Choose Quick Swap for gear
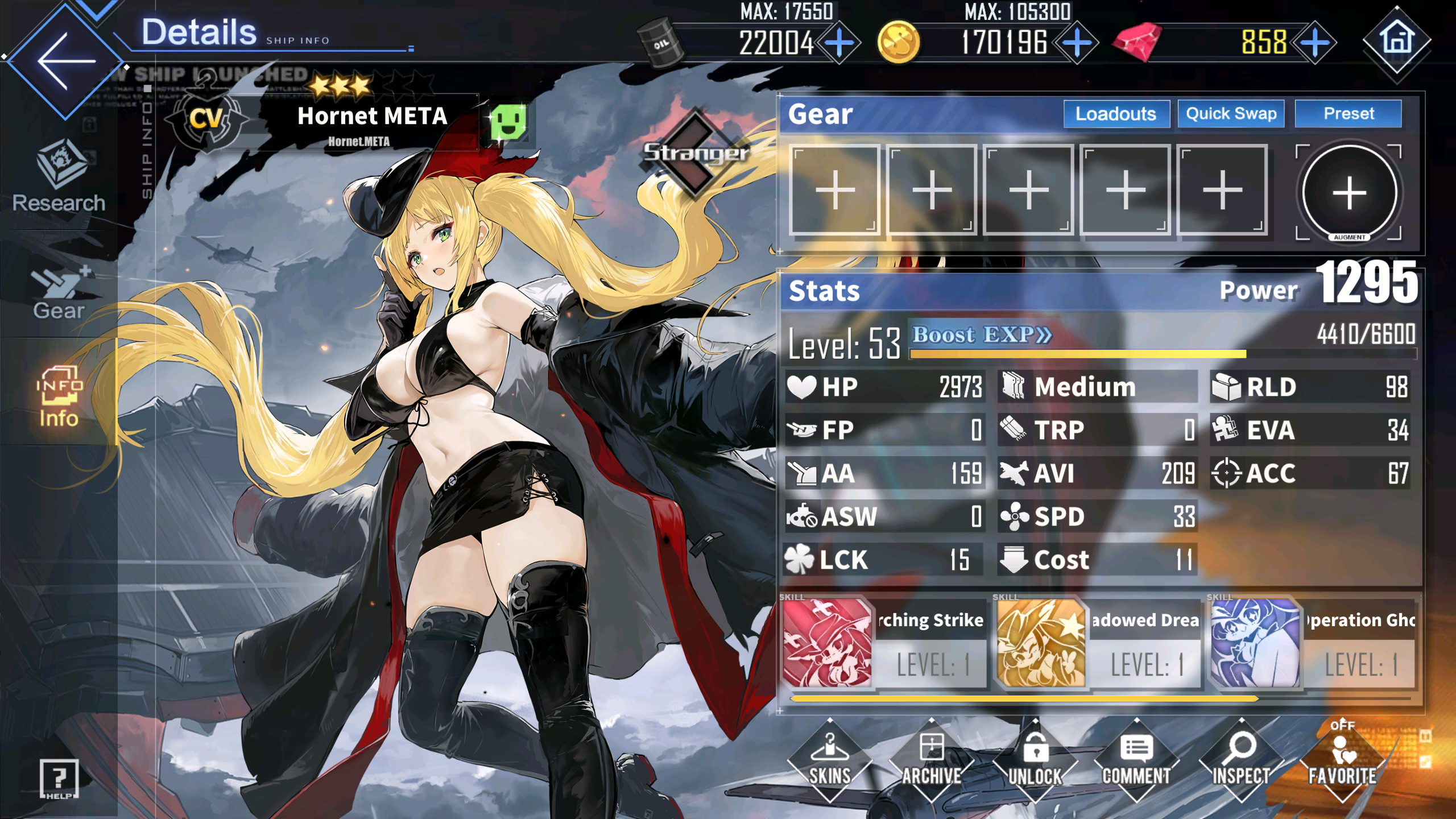The image size is (1456, 819). pos(1231,114)
